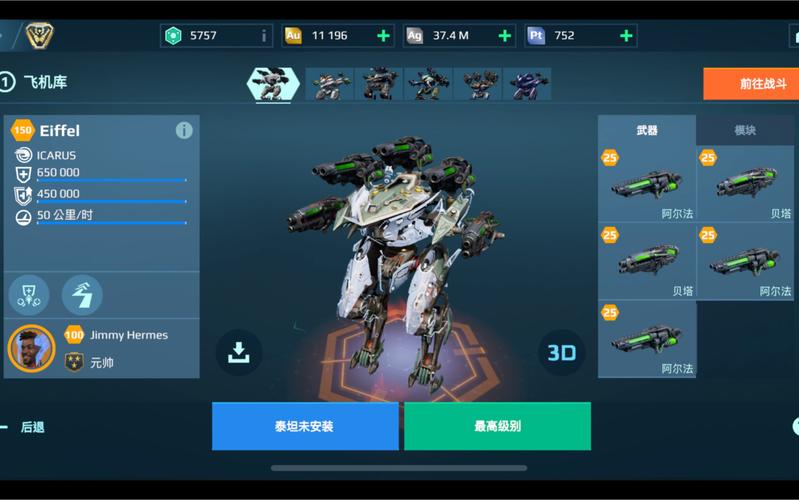Select the highlighted hexagon robot thumbnail
The height and width of the screenshot is (500, 799).
point(273,84)
